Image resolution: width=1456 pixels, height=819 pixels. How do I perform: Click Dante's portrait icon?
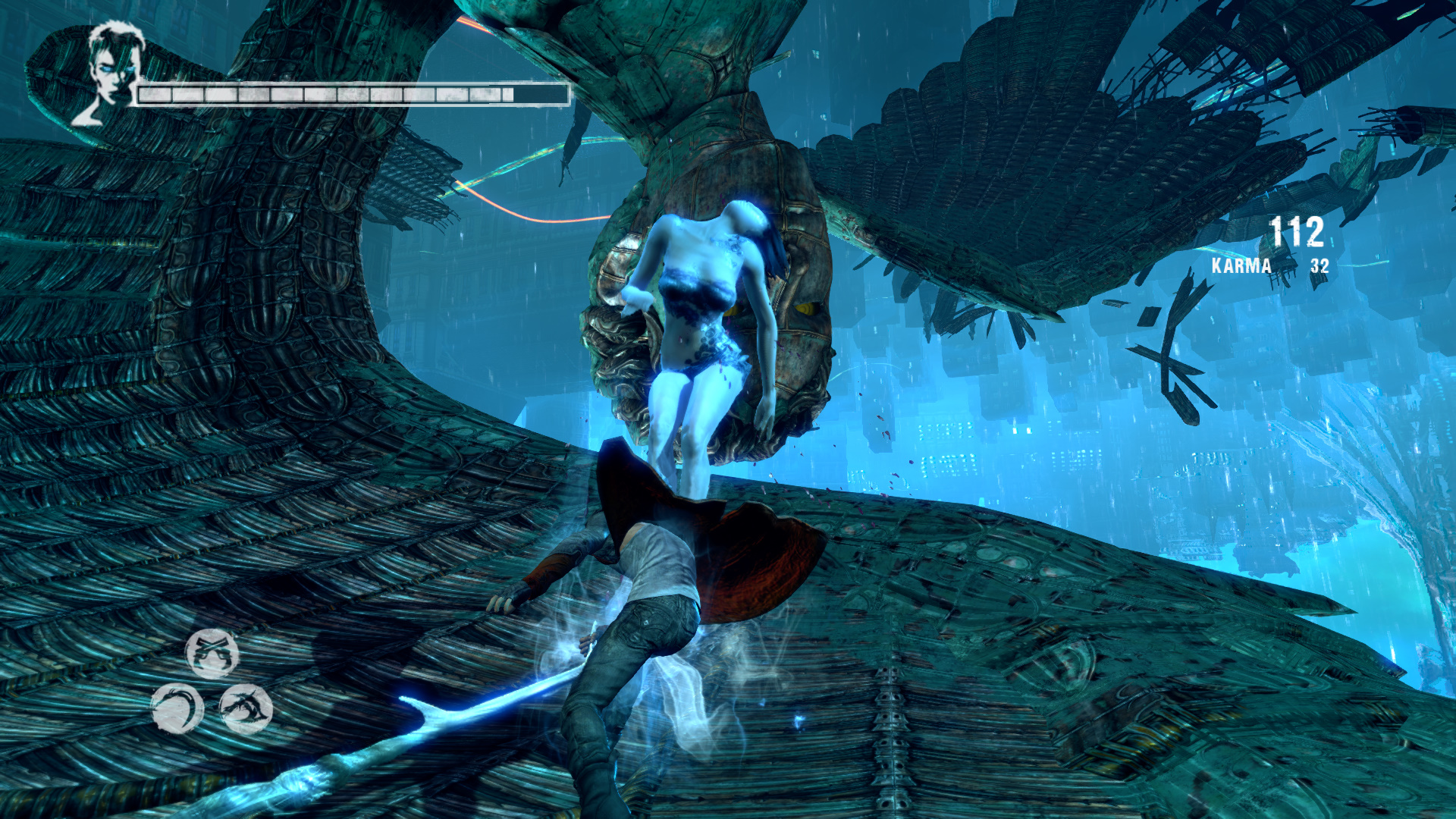tap(111, 73)
